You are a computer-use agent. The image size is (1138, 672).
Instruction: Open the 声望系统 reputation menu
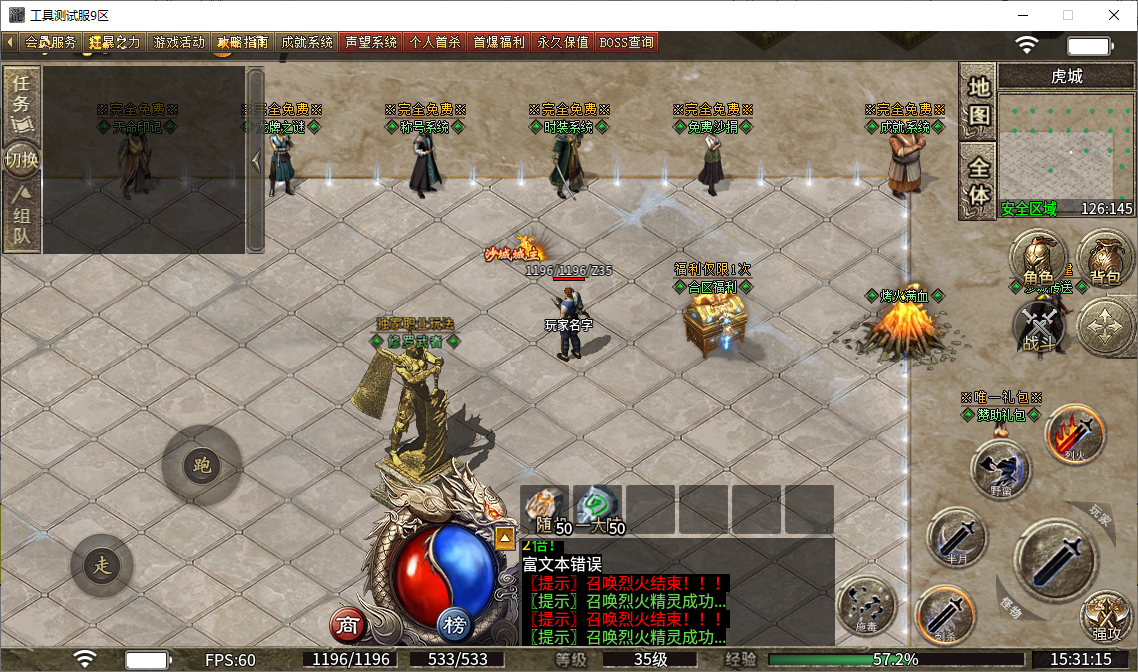pos(371,42)
